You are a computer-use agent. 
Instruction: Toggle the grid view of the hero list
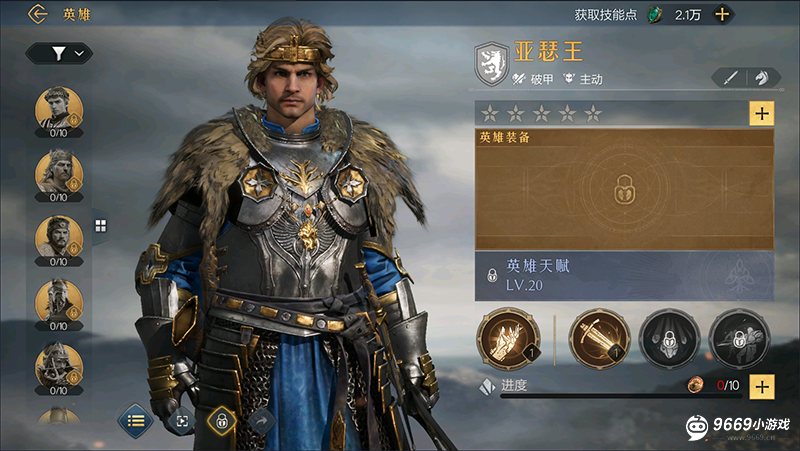tap(100, 226)
